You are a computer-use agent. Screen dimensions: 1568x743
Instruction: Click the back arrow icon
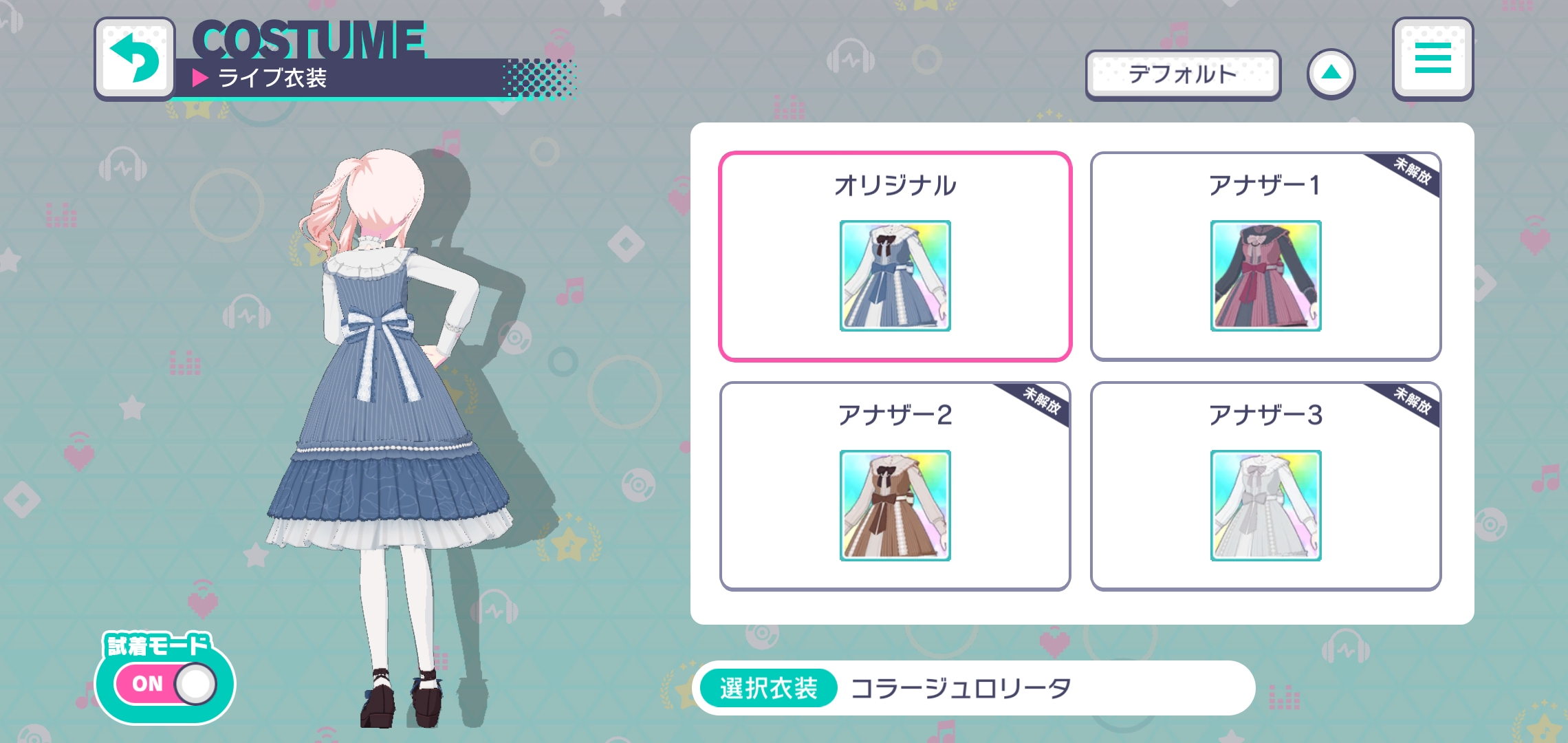click(135, 58)
